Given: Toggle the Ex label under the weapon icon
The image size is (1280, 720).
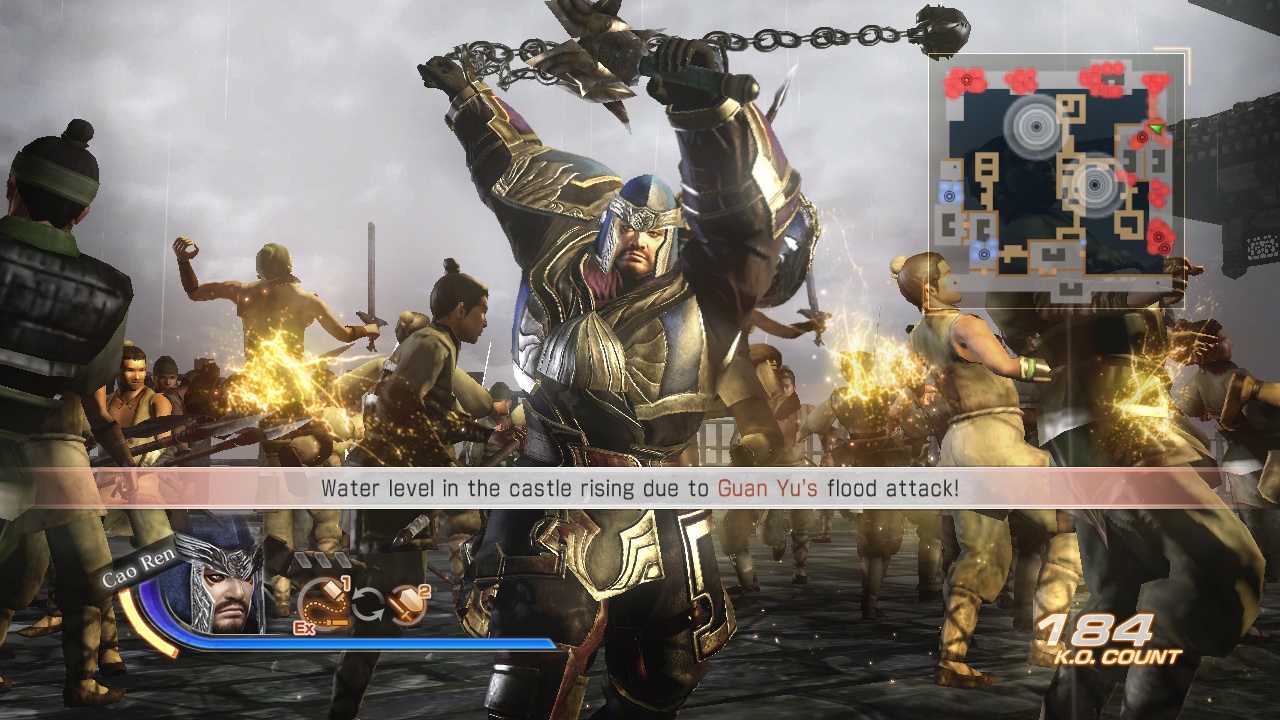Looking at the screenshot, I should [x=304, y=628].
